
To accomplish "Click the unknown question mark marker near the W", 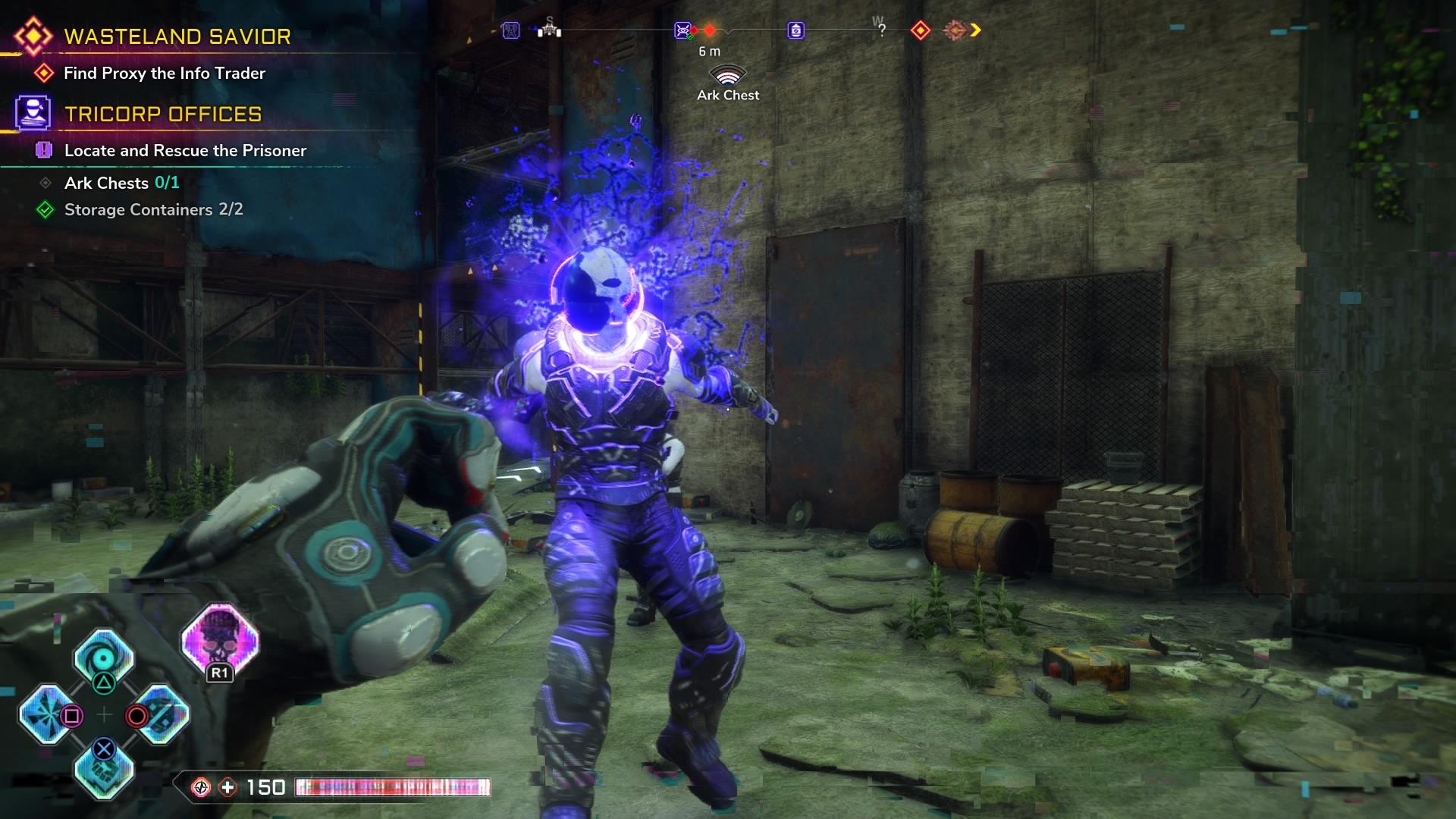I will point(880,29).
